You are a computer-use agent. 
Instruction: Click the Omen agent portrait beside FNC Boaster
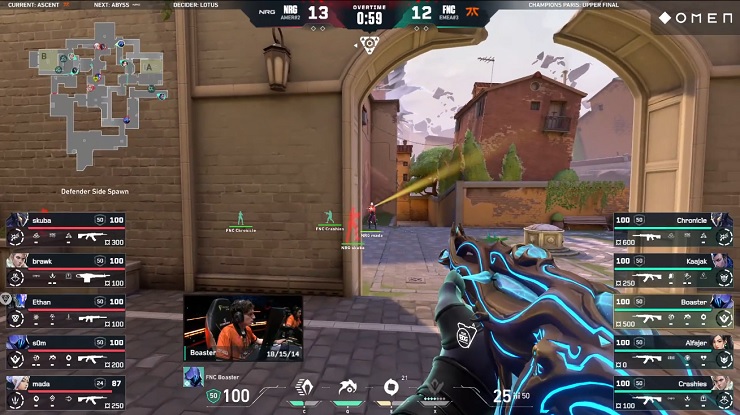point(194,376)
